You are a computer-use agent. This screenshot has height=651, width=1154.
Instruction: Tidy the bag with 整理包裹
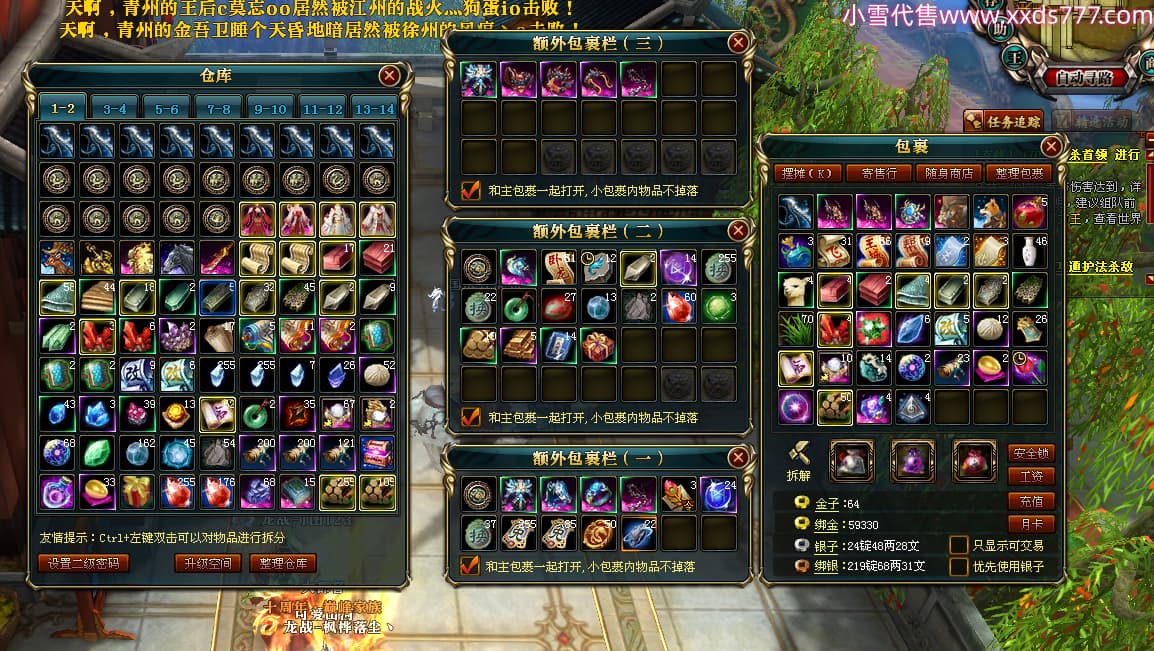1019,173
